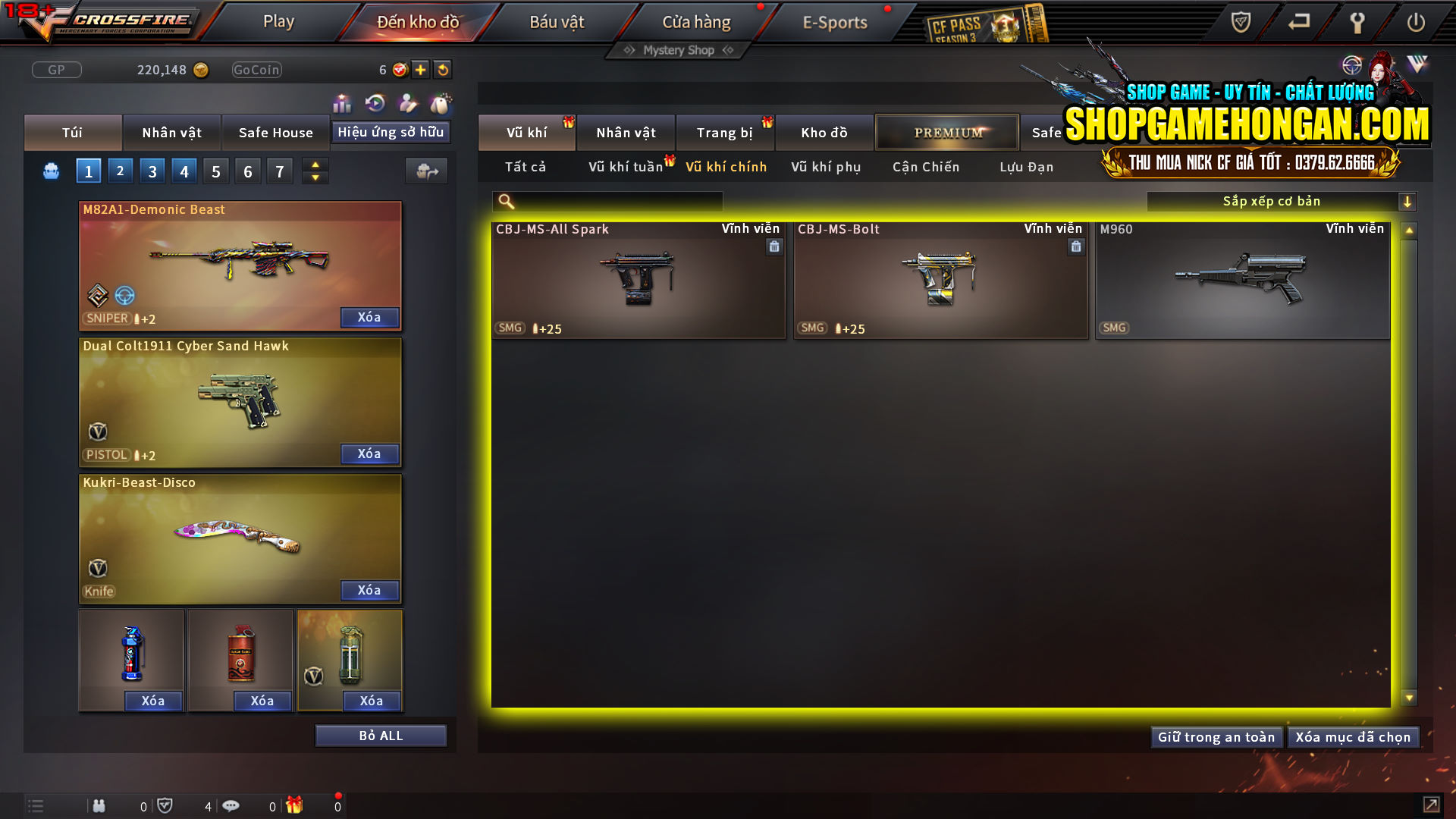Click the item transfer icon below Hiệu ứng sở hữu
This screenshot has width=1456, height=819.
(426, 171)
